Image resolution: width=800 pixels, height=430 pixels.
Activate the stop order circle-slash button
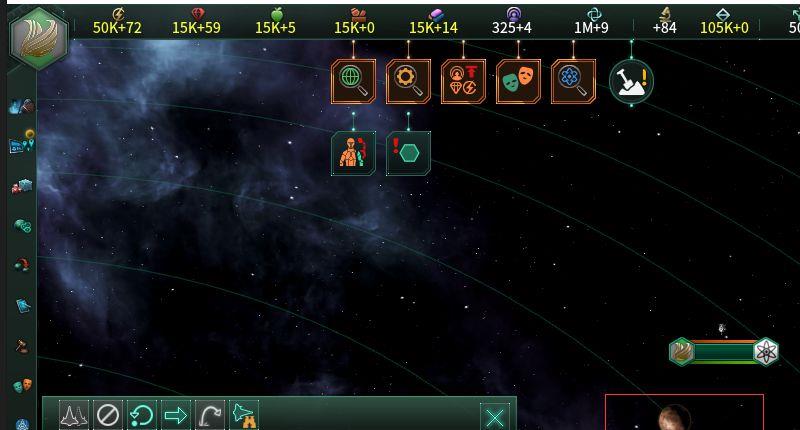(108, 415)
